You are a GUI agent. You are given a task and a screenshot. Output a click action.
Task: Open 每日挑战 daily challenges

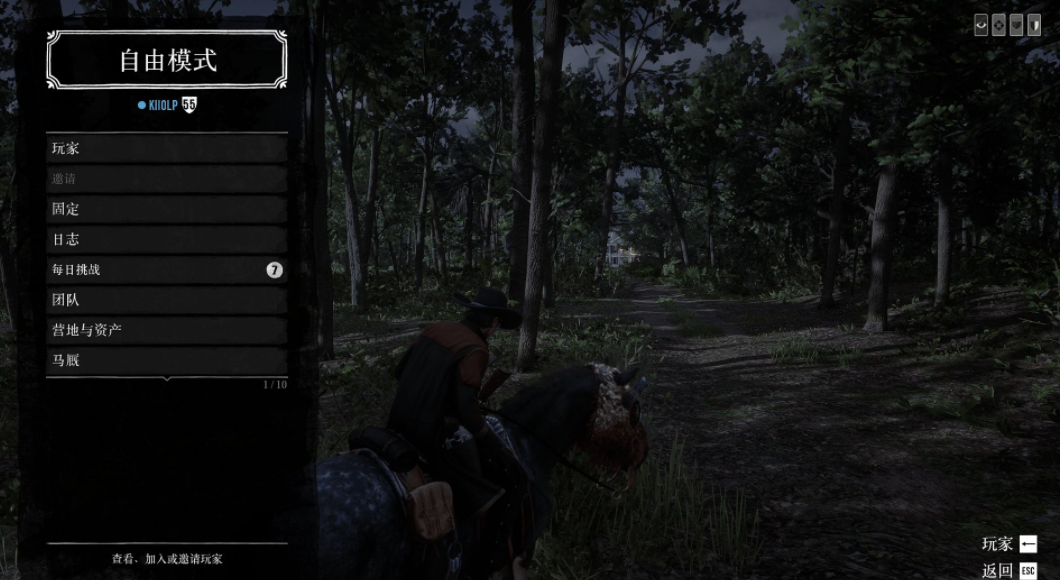coord(166,270)
